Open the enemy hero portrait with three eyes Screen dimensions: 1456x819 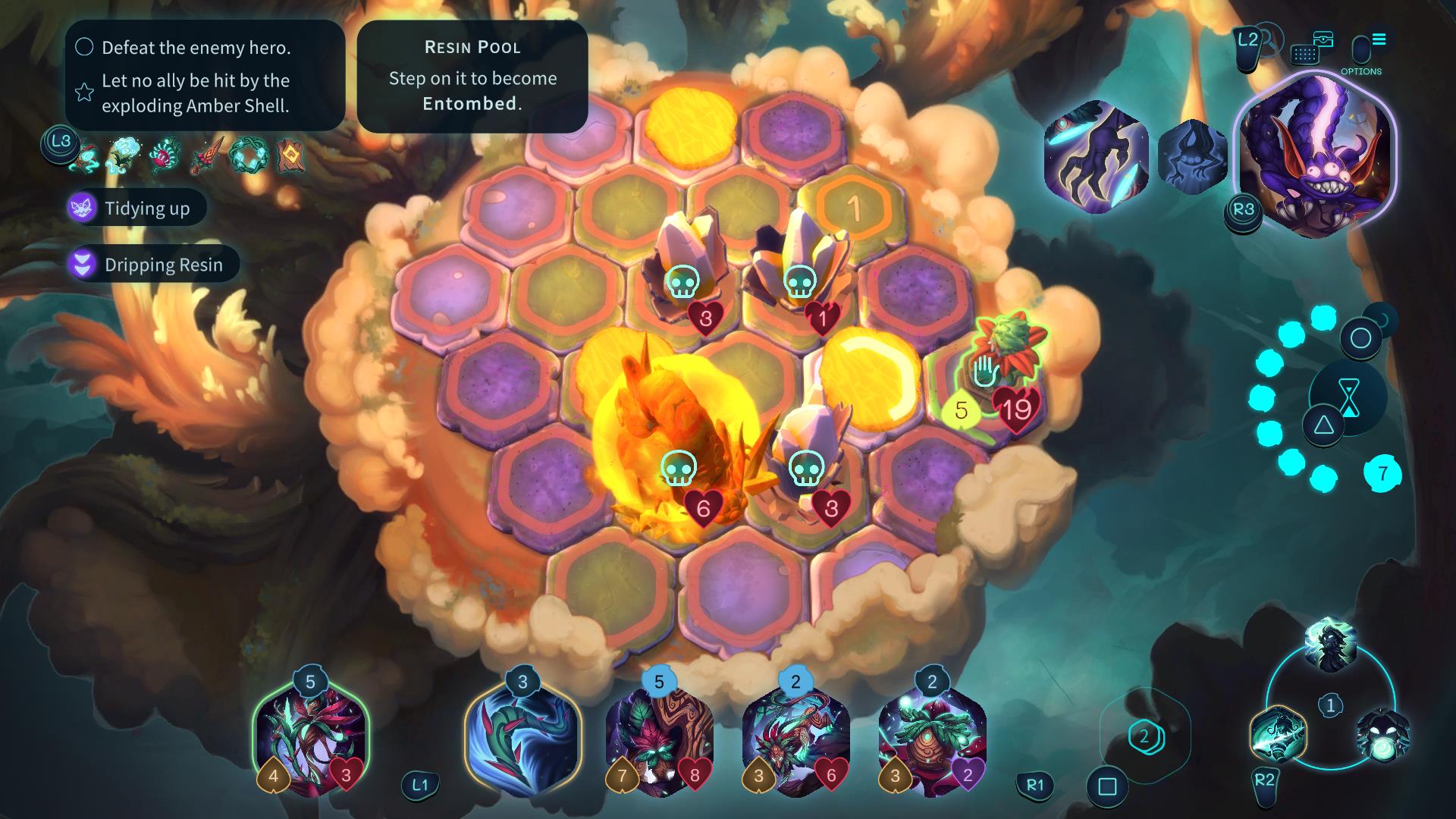[1316, 155]
